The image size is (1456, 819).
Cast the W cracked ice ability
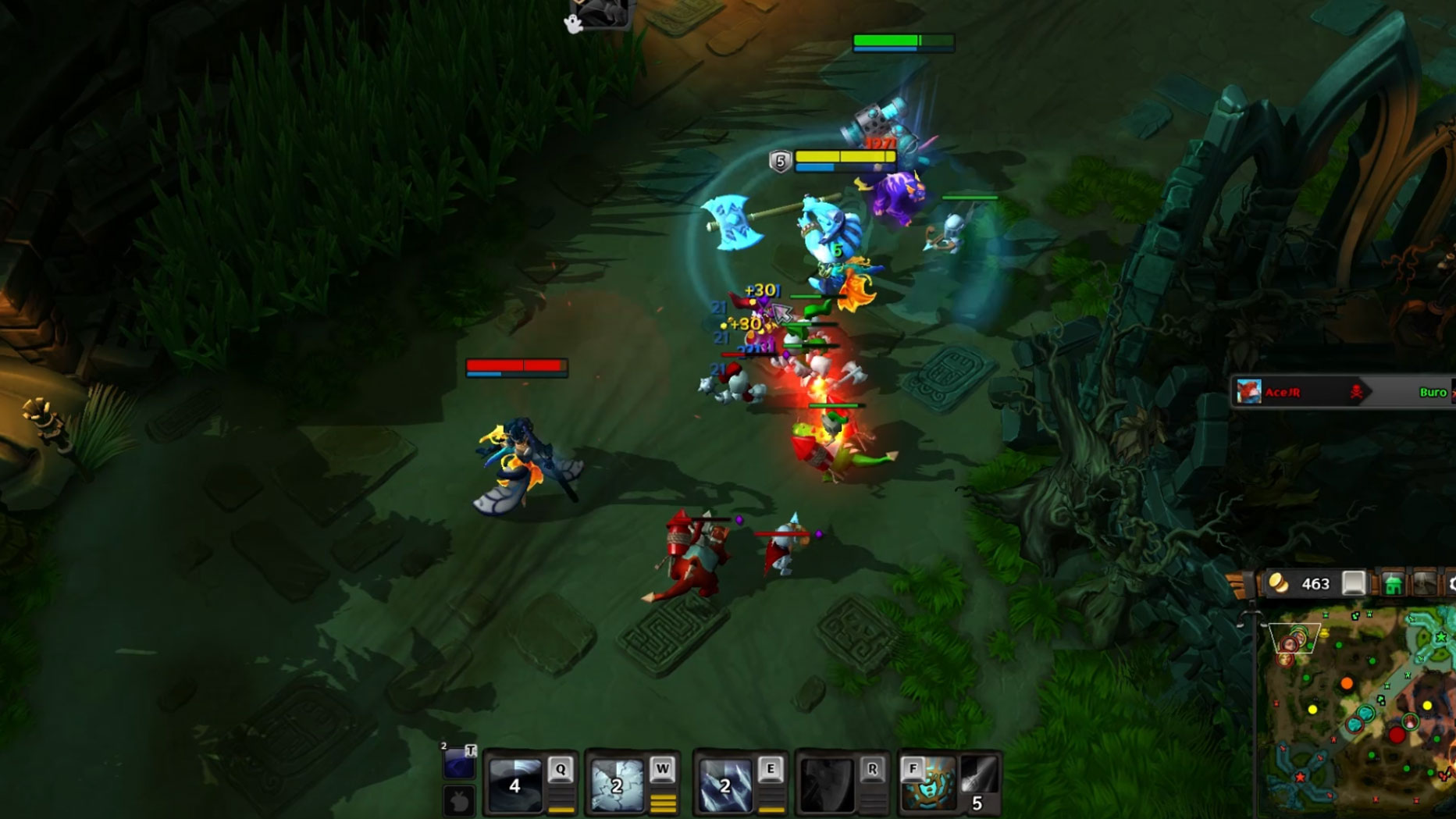coord(617,785)
